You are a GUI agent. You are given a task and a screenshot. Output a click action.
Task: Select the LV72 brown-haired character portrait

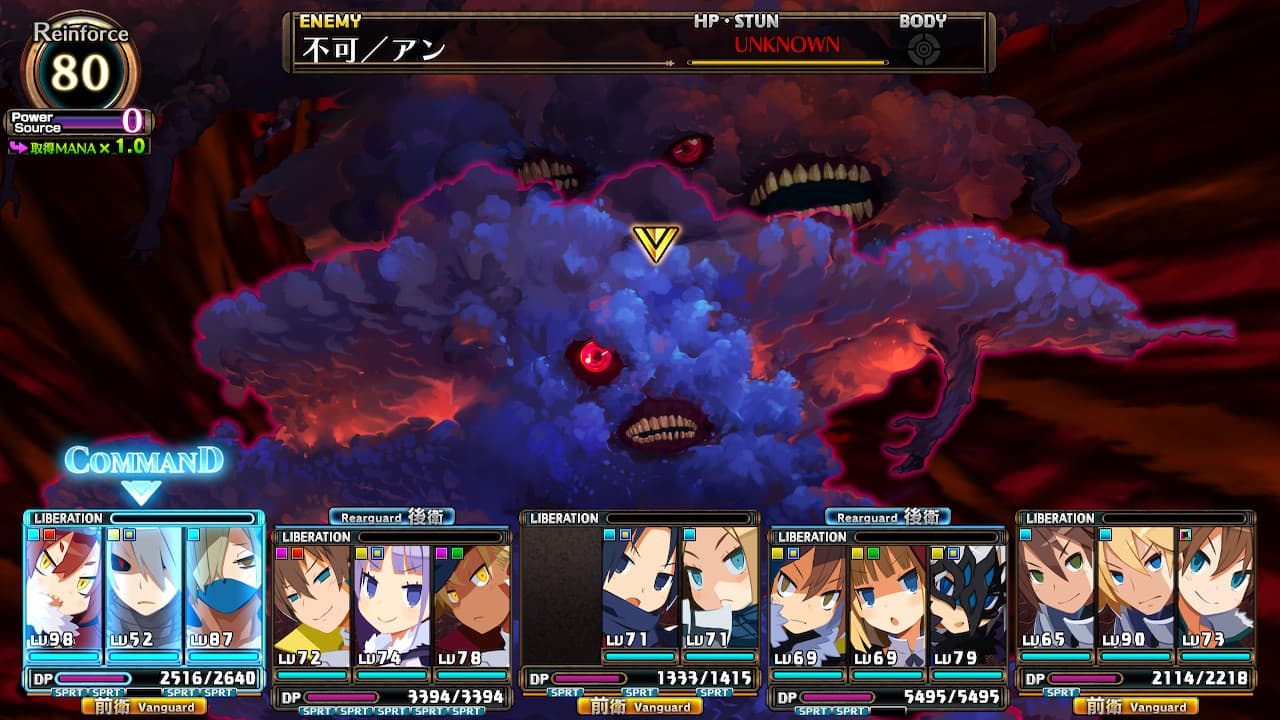pos(311,606)
